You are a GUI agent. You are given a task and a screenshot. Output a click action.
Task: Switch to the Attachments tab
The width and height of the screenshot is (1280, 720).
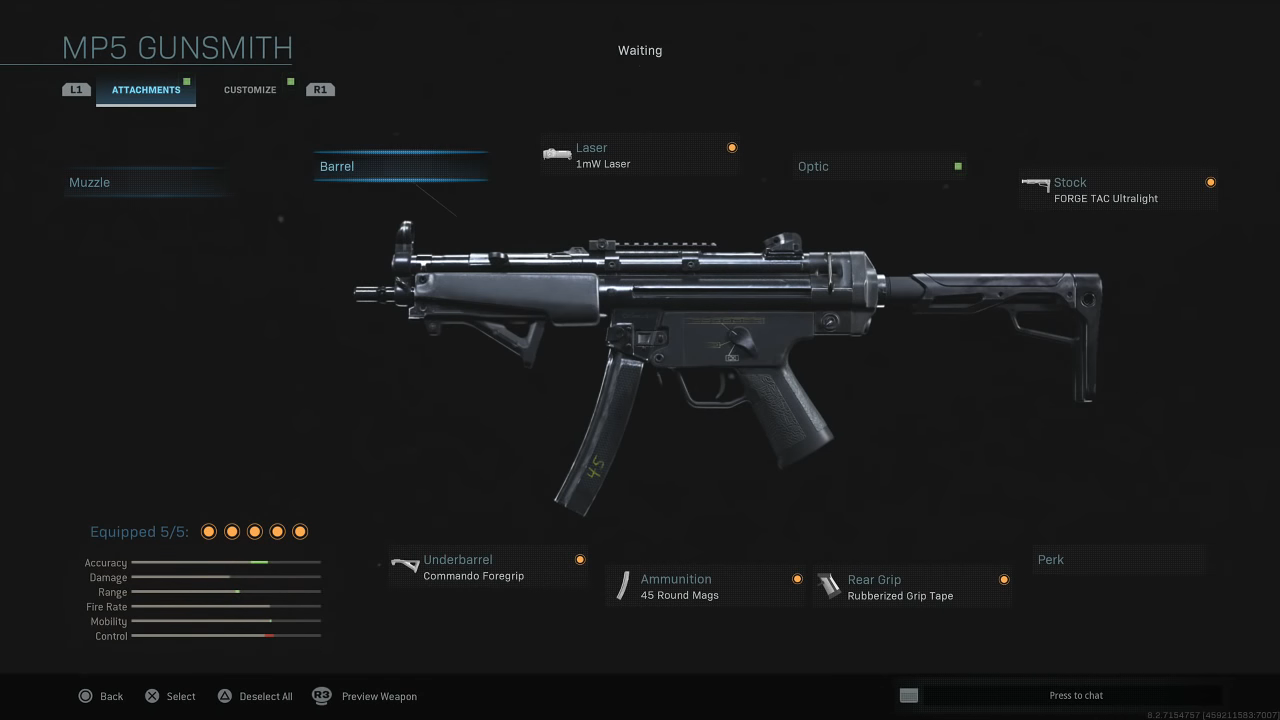(146, 90)
